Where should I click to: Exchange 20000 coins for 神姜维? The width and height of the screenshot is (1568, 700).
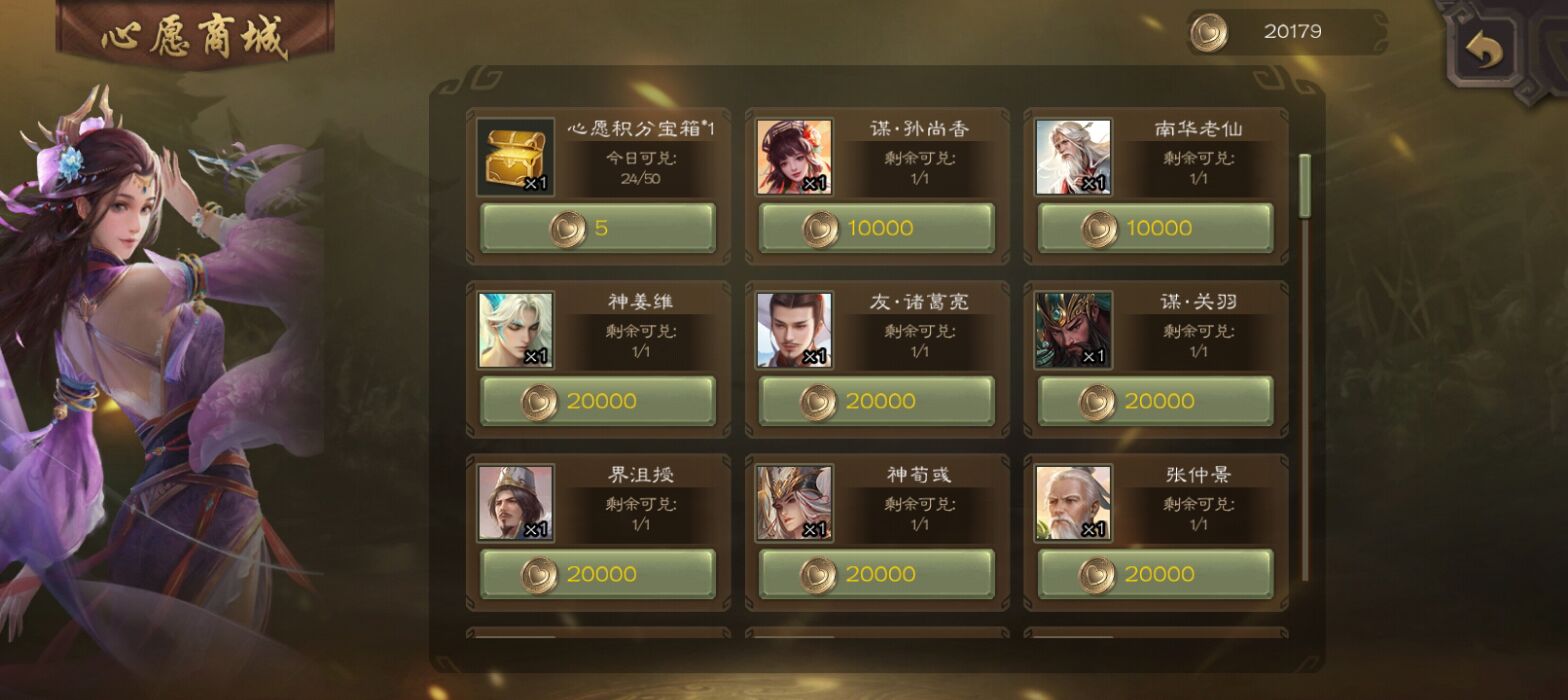[598, 401]
